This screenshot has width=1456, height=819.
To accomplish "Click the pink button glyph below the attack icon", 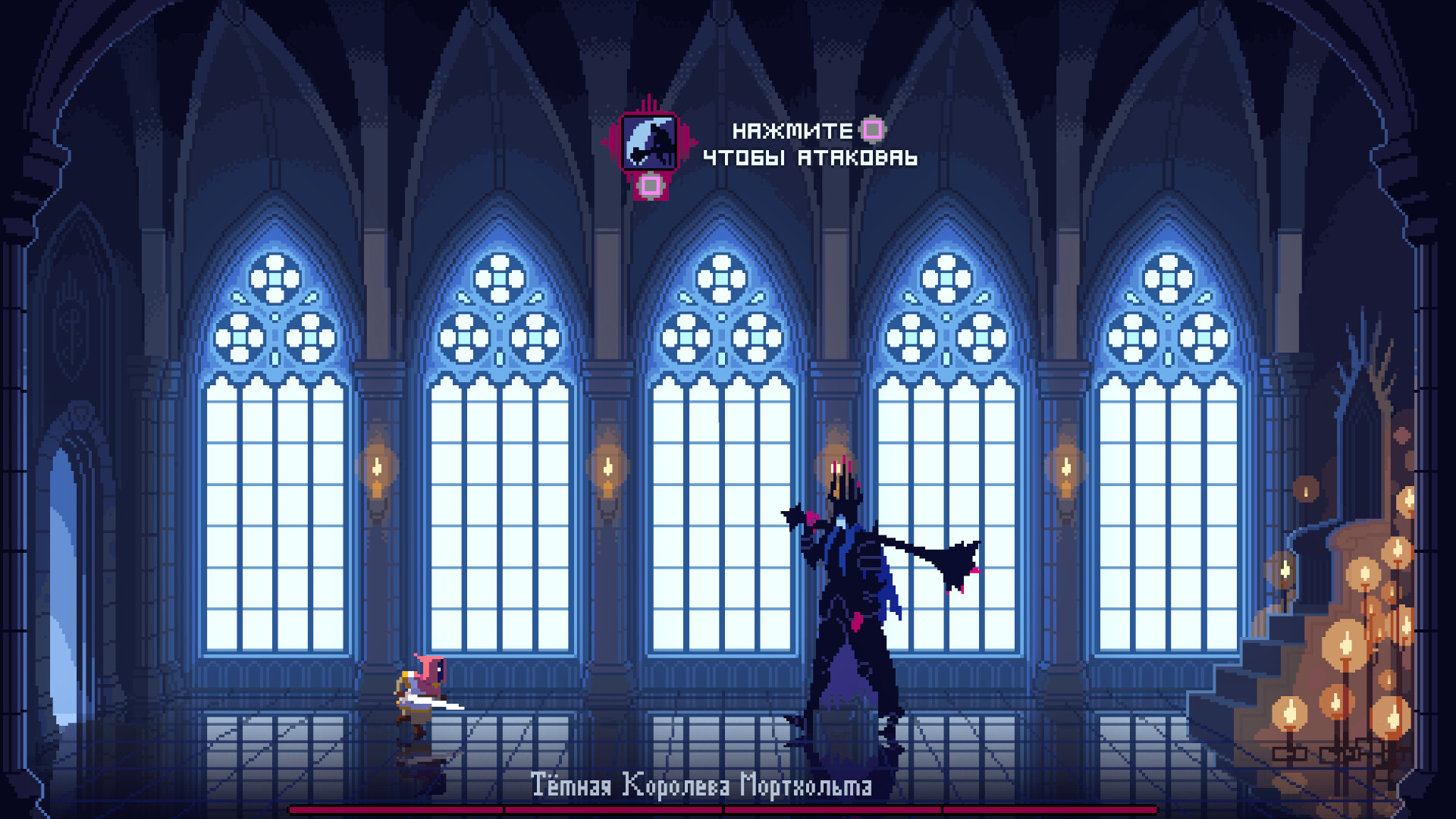I will click(x=648, y=186).
